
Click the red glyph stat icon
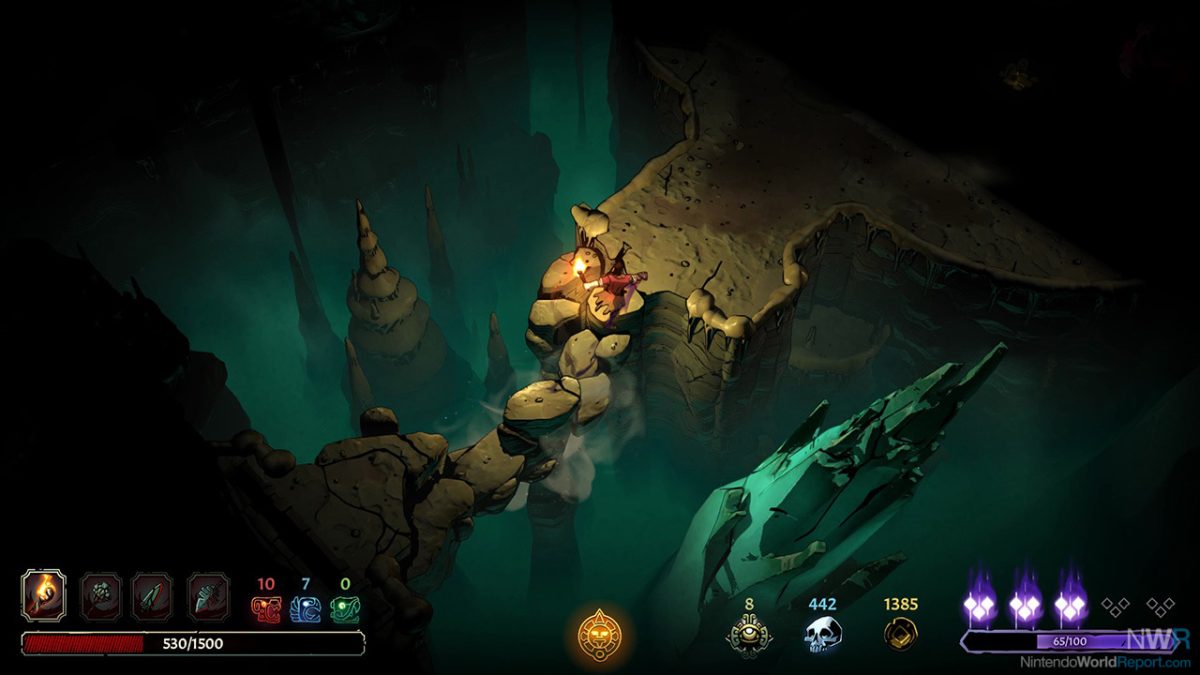(266, 609)
